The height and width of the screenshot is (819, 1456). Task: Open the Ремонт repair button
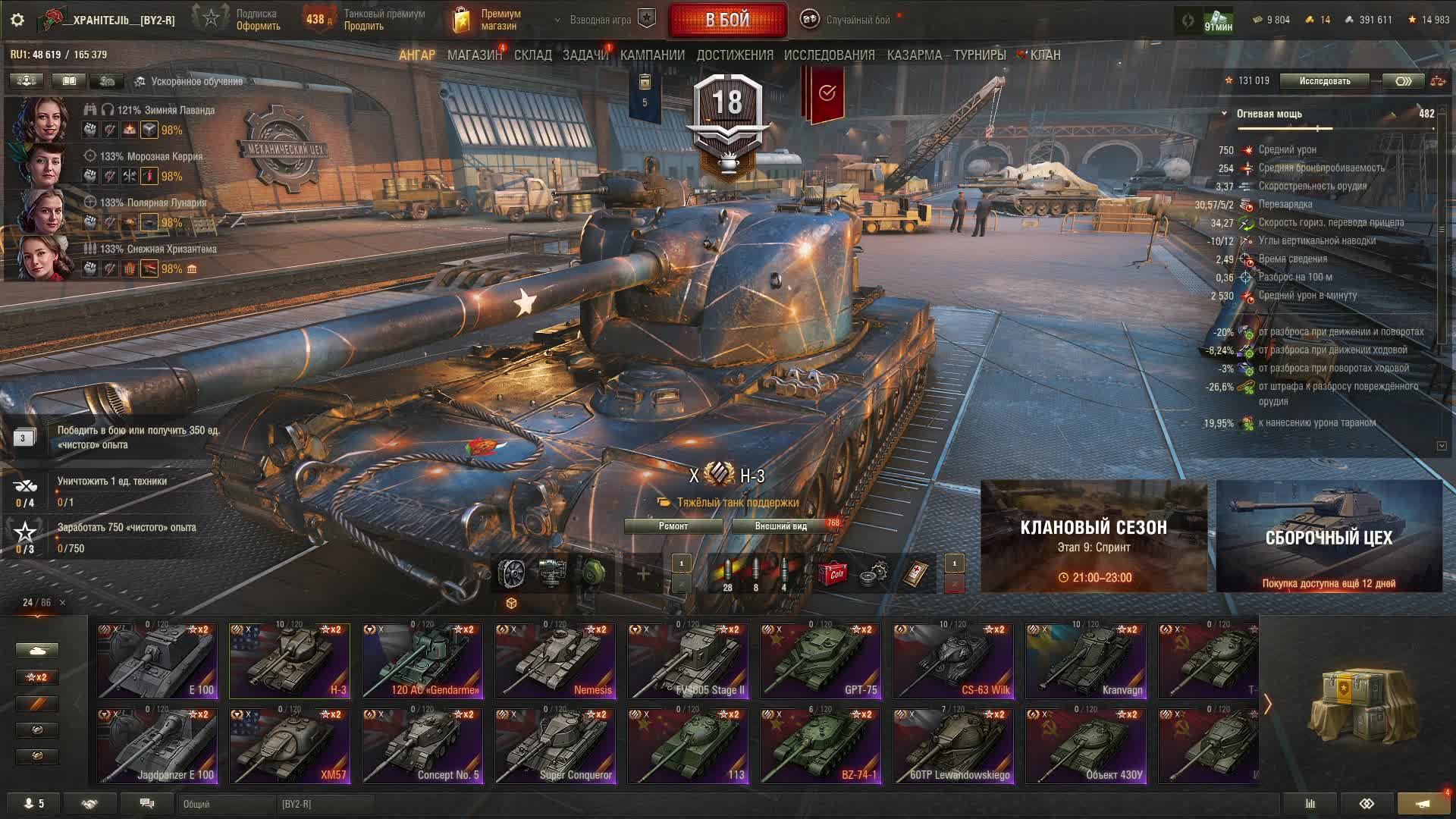pyautogui.click(x=673, y=526)
